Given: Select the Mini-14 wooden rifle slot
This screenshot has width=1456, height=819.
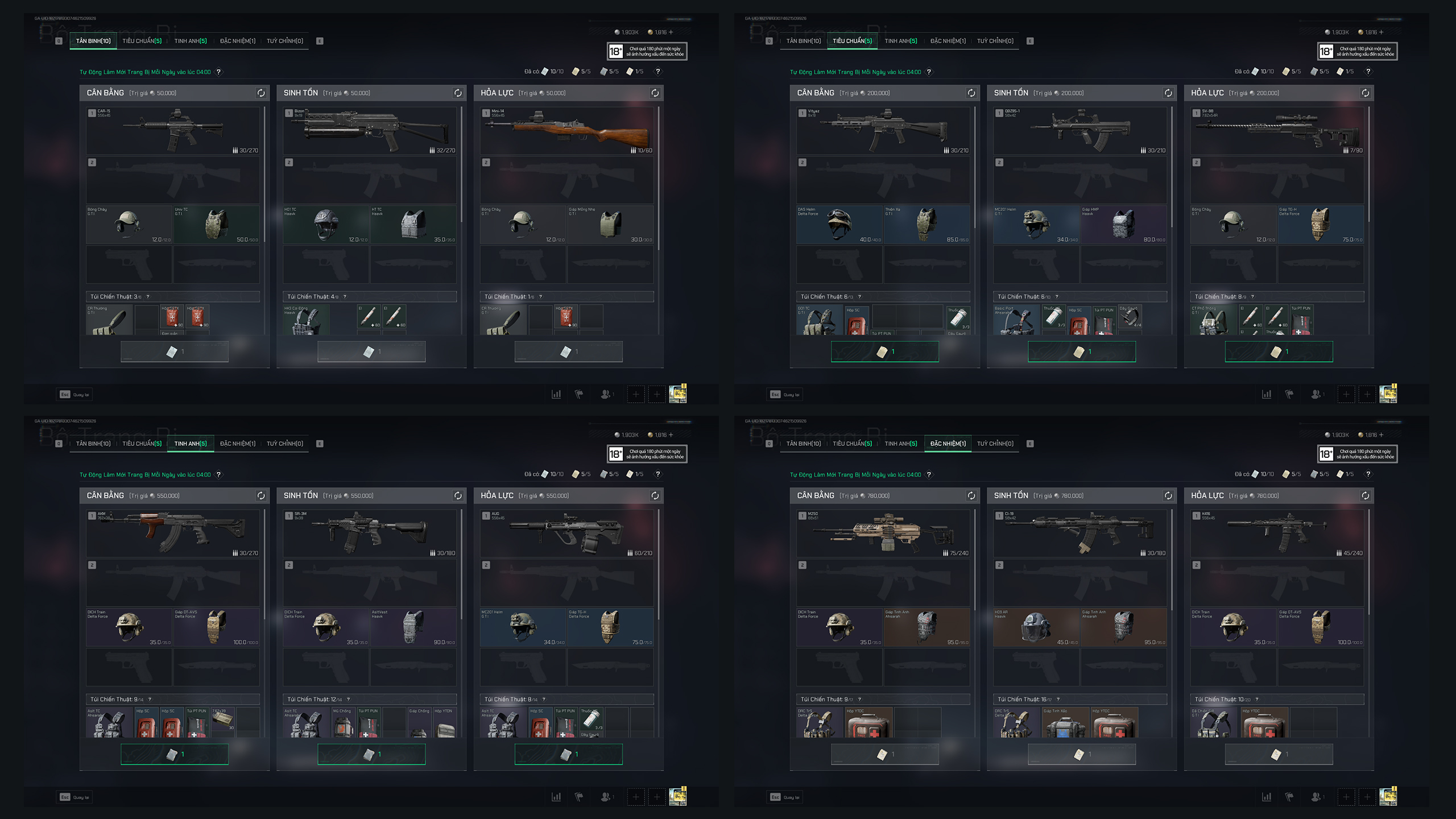Looking at the screenshot, I should 566,131.
